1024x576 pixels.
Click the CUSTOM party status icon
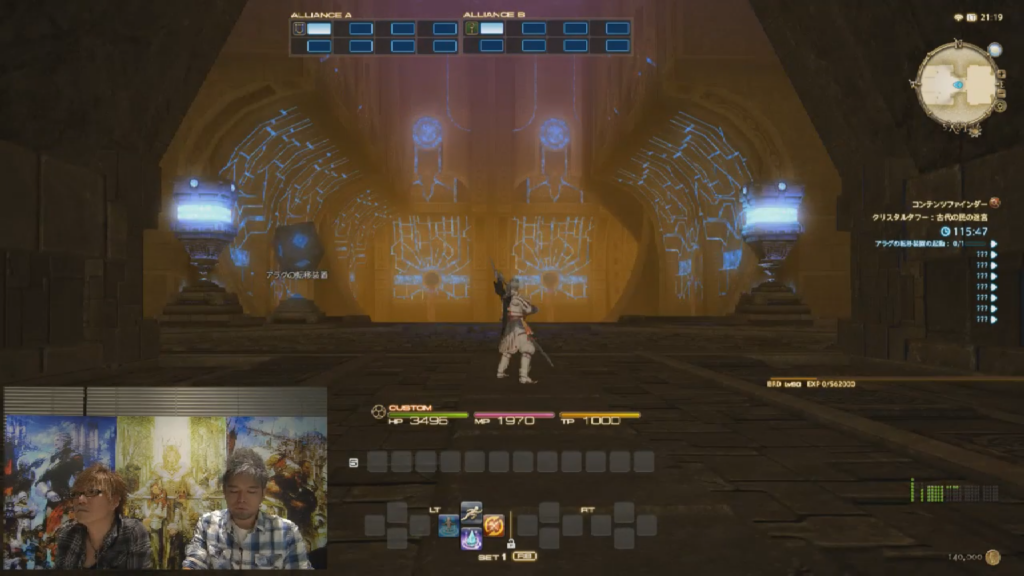pos(378,410)
